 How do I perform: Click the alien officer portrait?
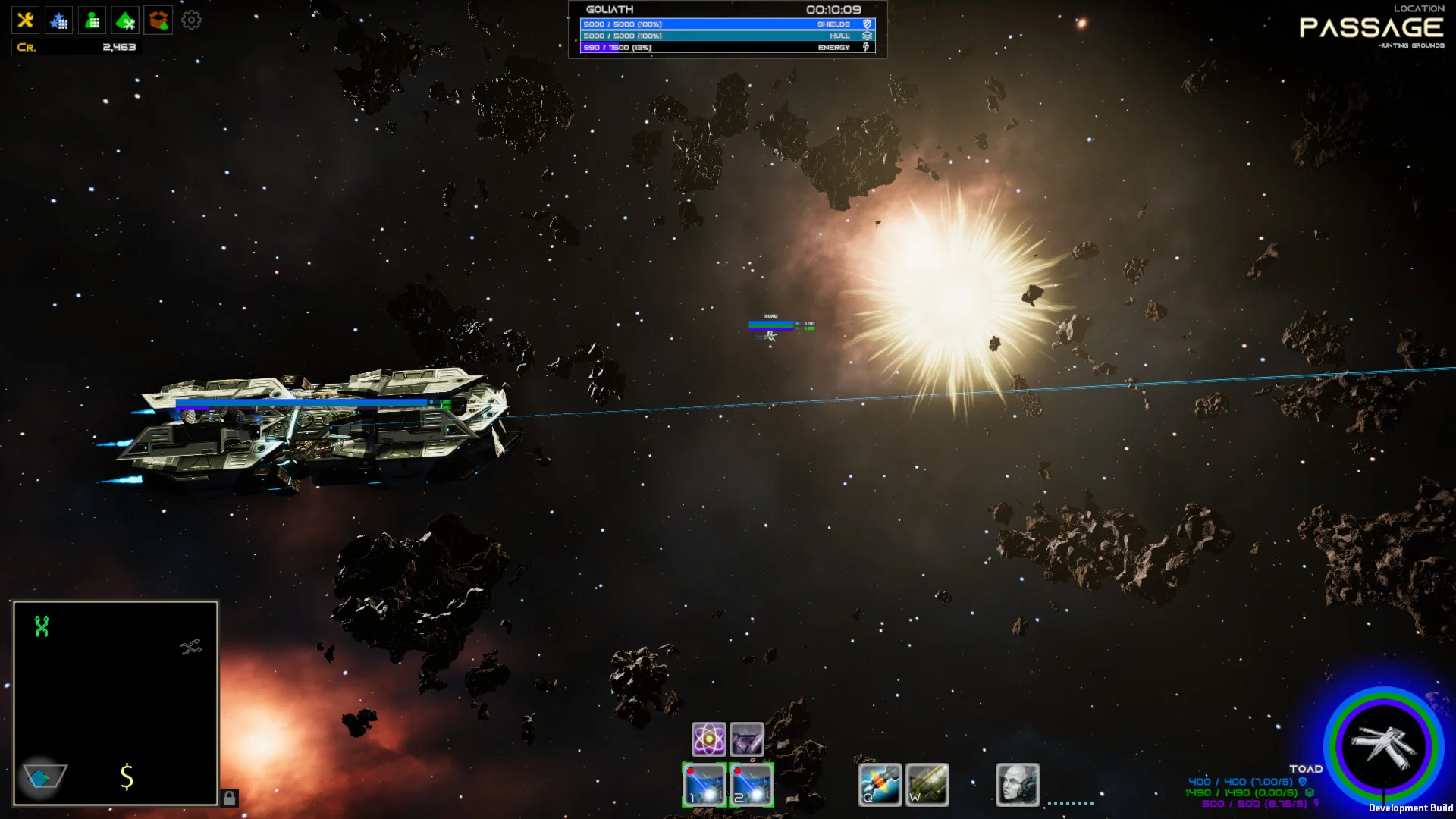1017,784
